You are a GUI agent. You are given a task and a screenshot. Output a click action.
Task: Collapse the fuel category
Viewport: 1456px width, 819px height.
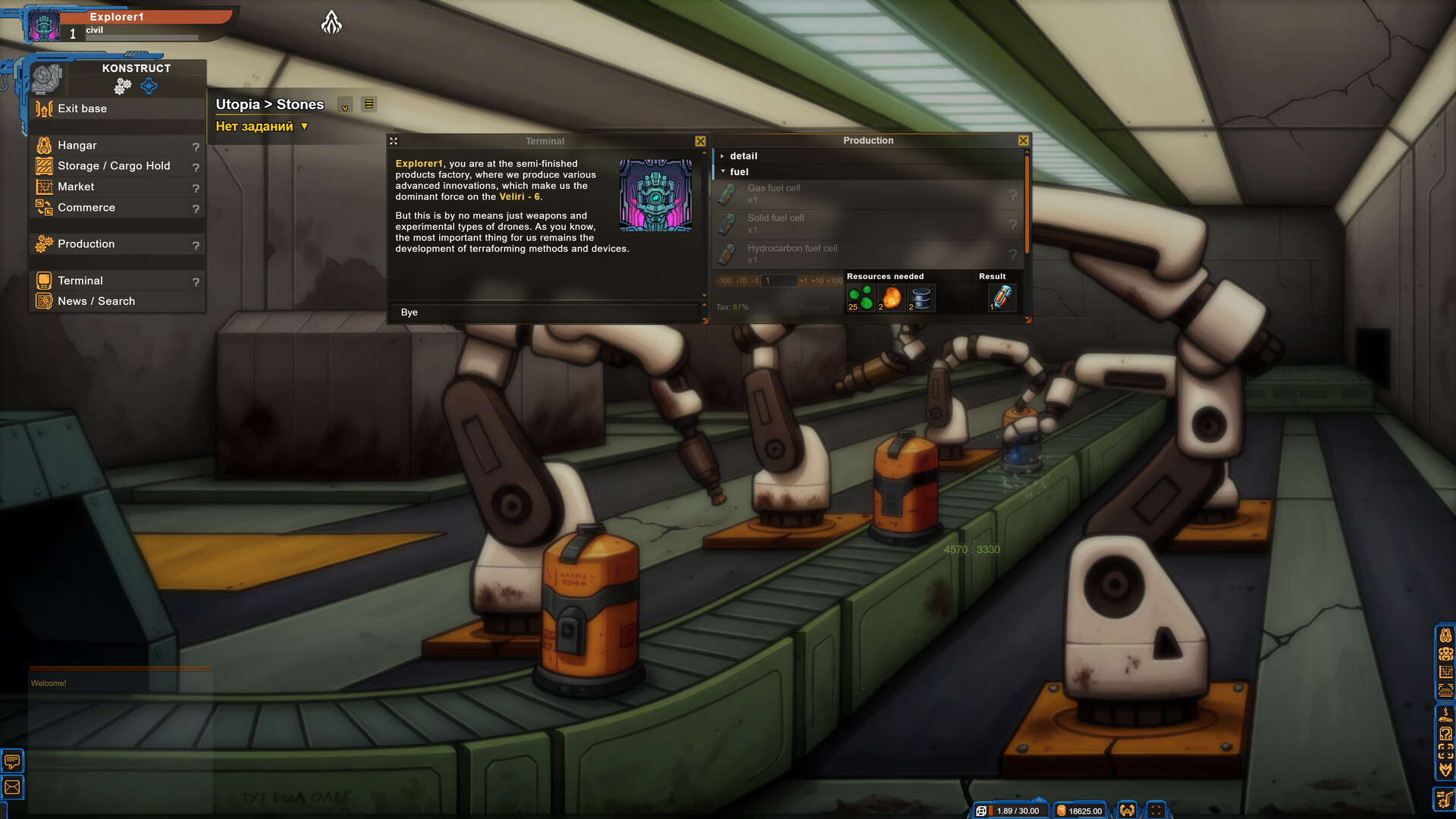(x=738, y=172)
